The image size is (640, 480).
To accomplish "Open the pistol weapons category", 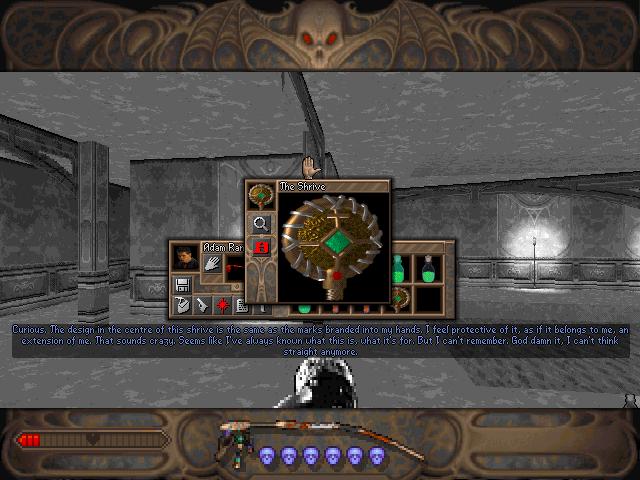I will point(201,304).
